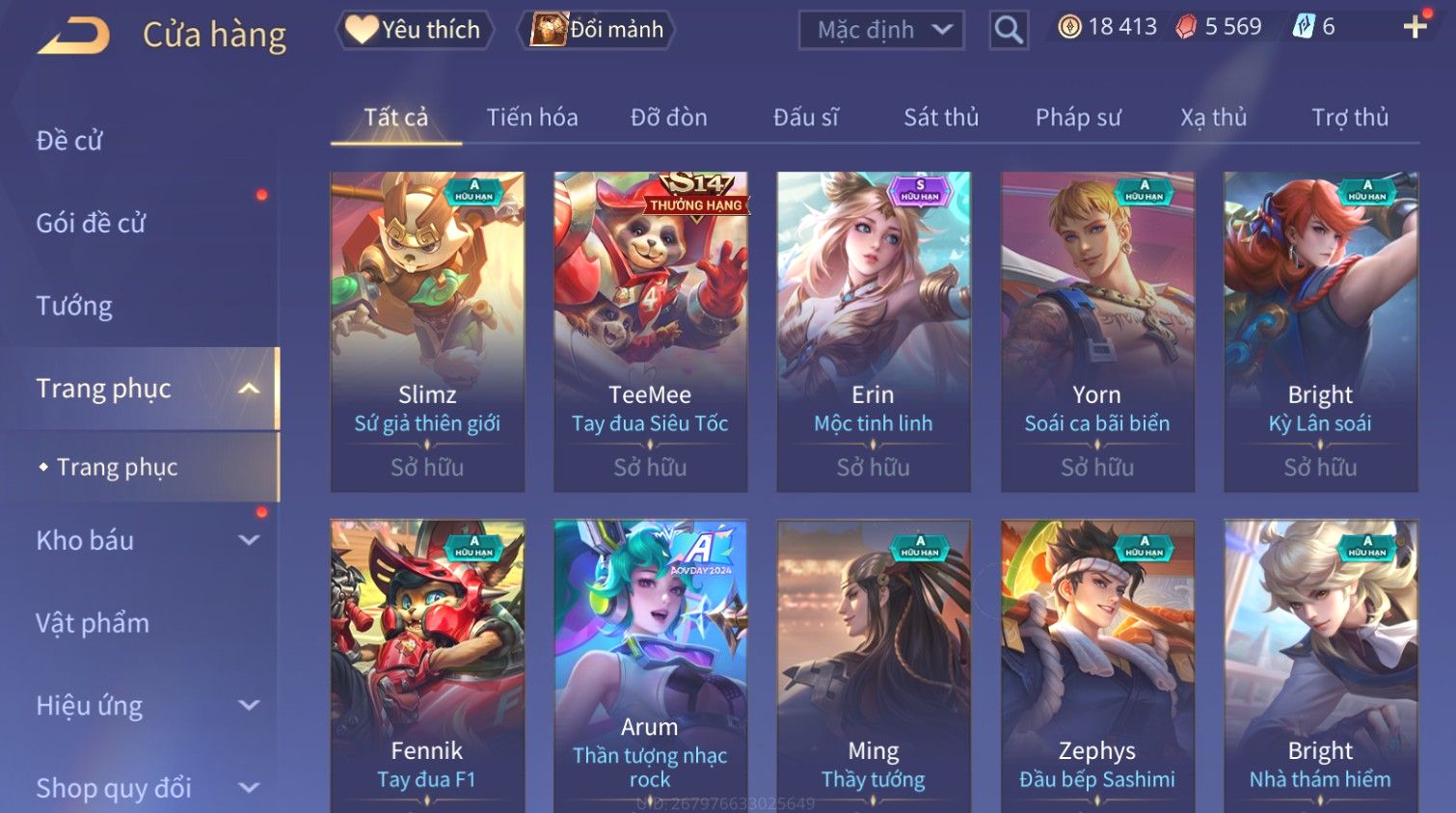The height and width of the screenshot is (813, 1456).
Task: Click the magnifying glass search button
Action: click(x=1009, y=30)
